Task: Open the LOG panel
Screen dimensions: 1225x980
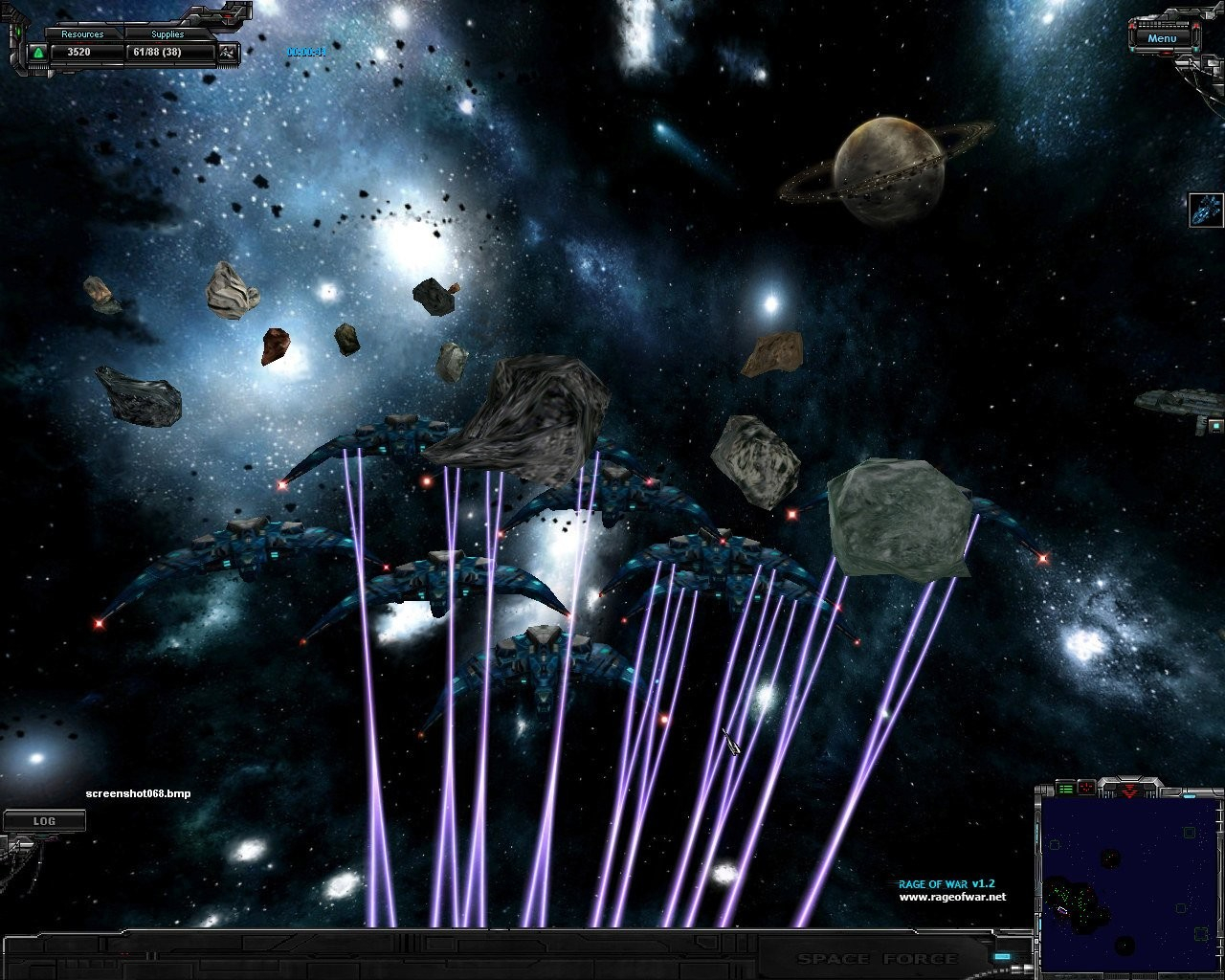Action: [44, 821]
